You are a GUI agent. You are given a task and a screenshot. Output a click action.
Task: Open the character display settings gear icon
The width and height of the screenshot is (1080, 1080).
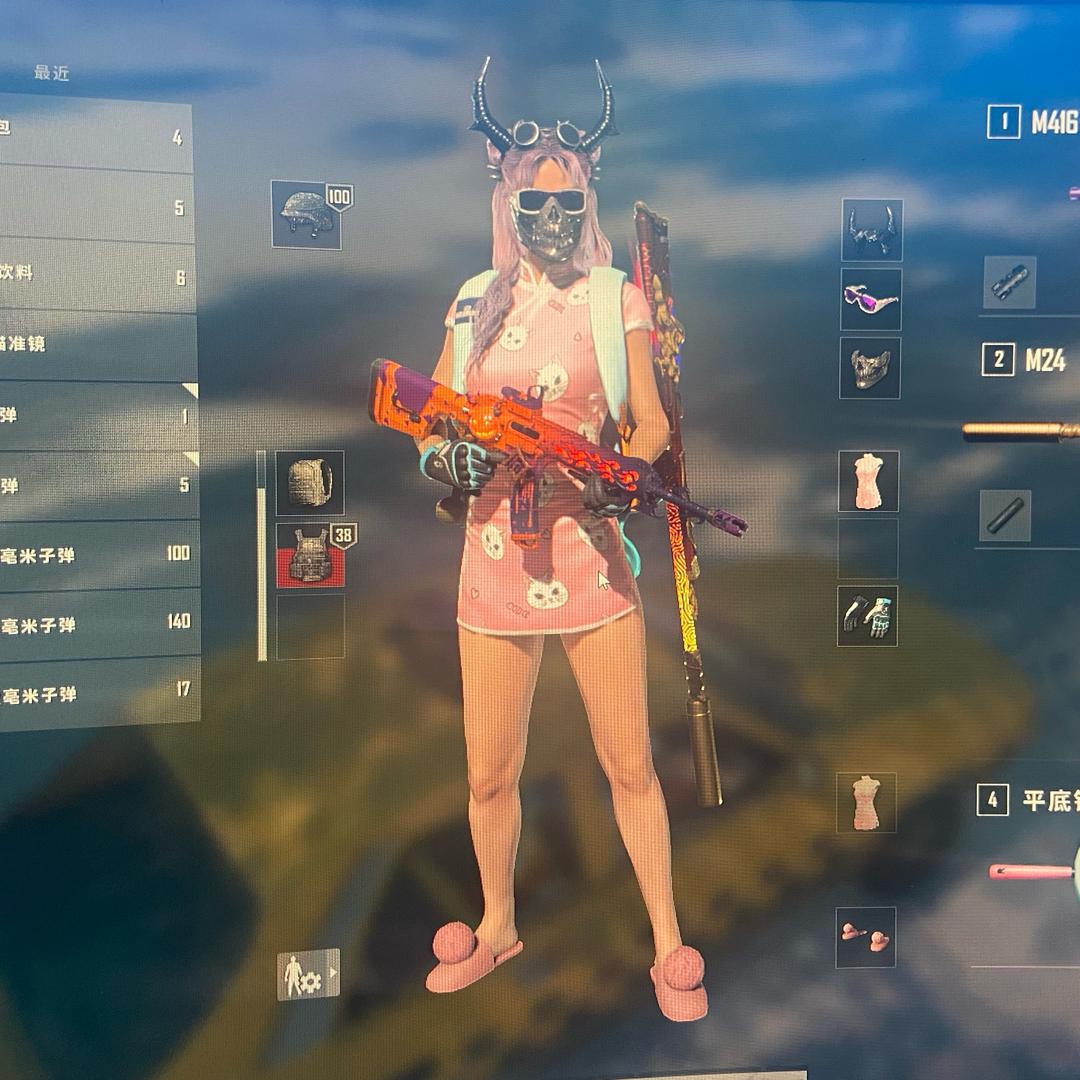coord(308,974)
